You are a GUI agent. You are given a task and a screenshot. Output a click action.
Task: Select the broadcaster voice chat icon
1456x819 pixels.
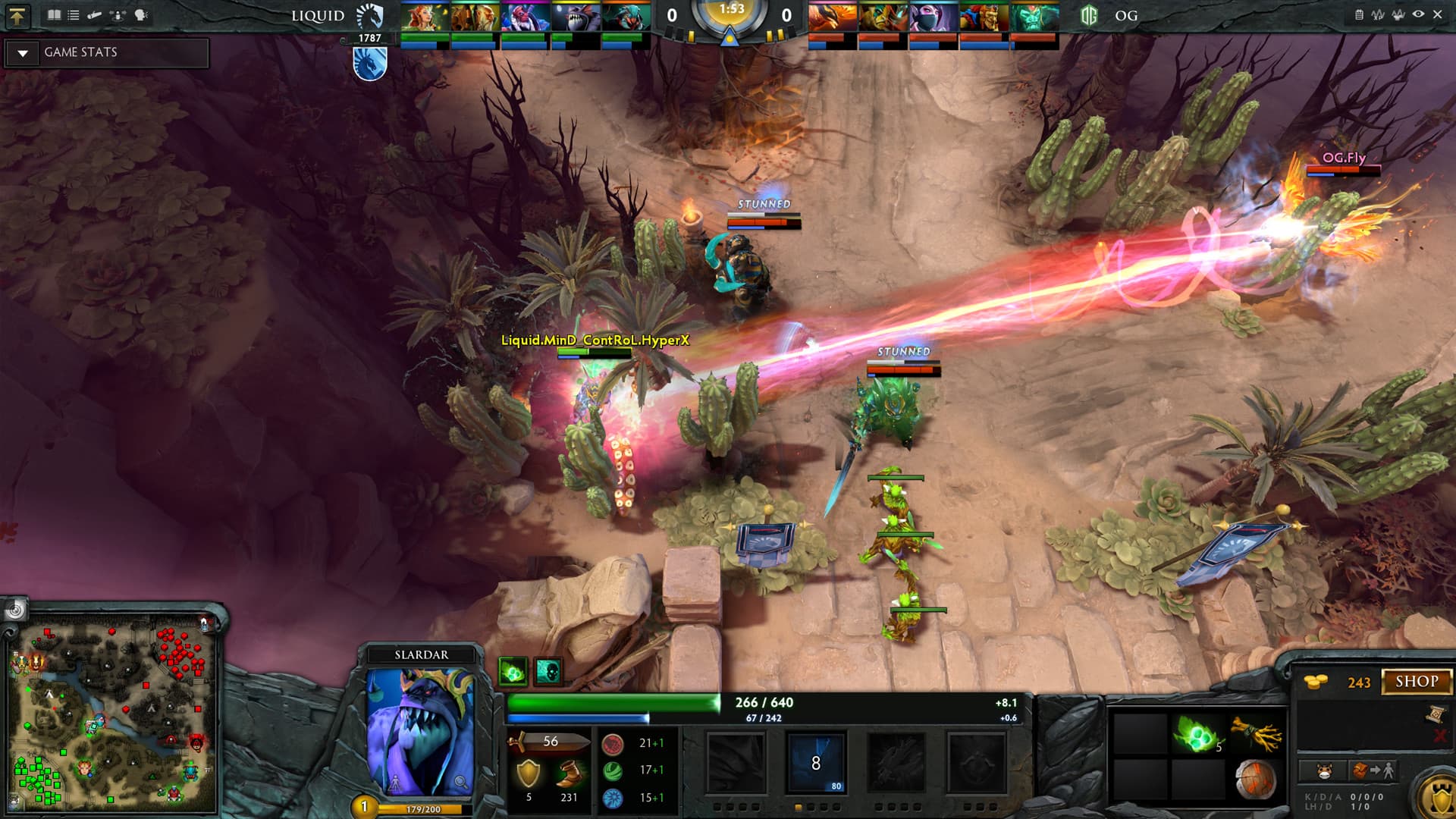[x=141, y=15]
